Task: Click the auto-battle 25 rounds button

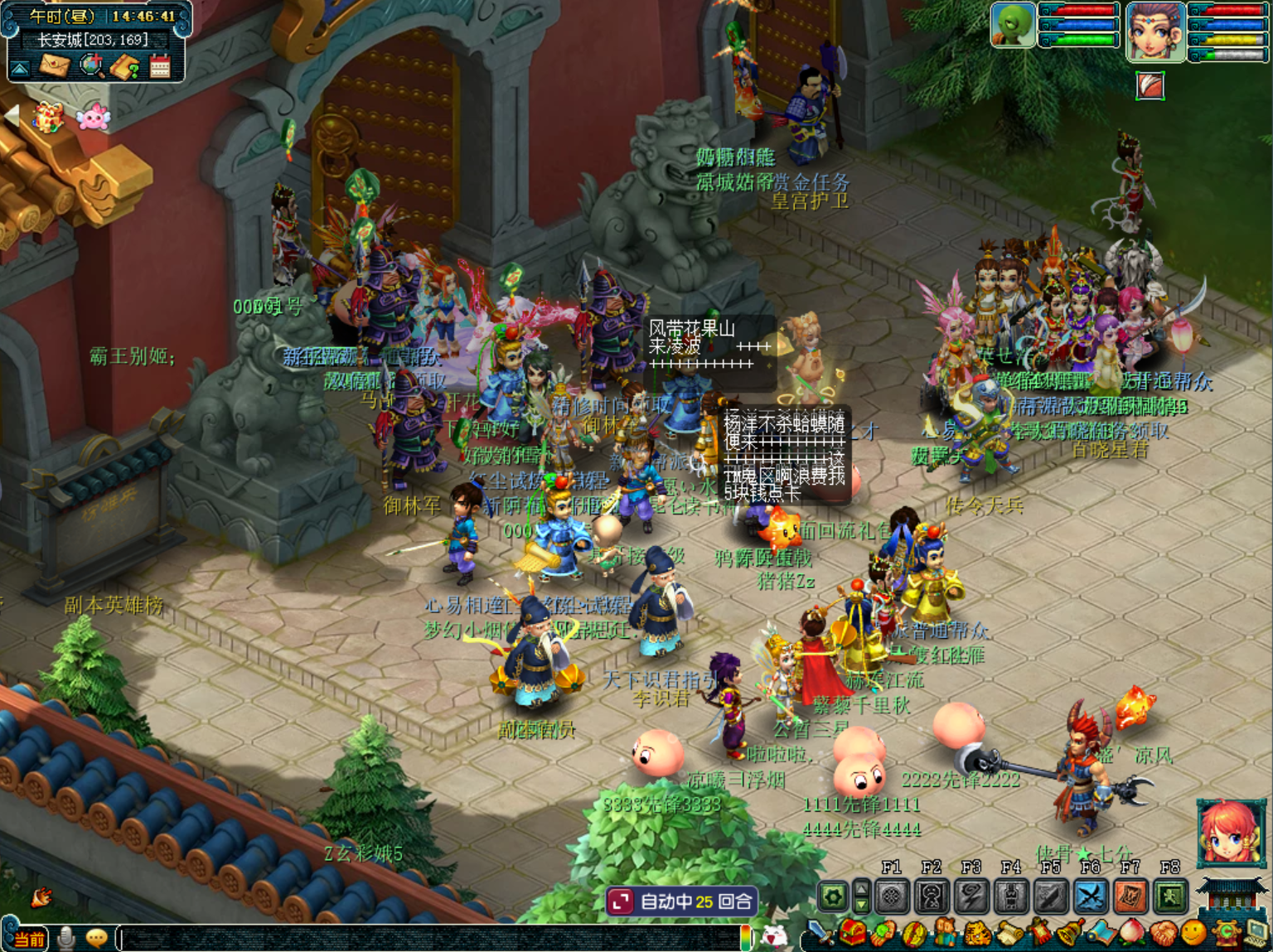Action: pyautogui.click(x=681, y=901)
